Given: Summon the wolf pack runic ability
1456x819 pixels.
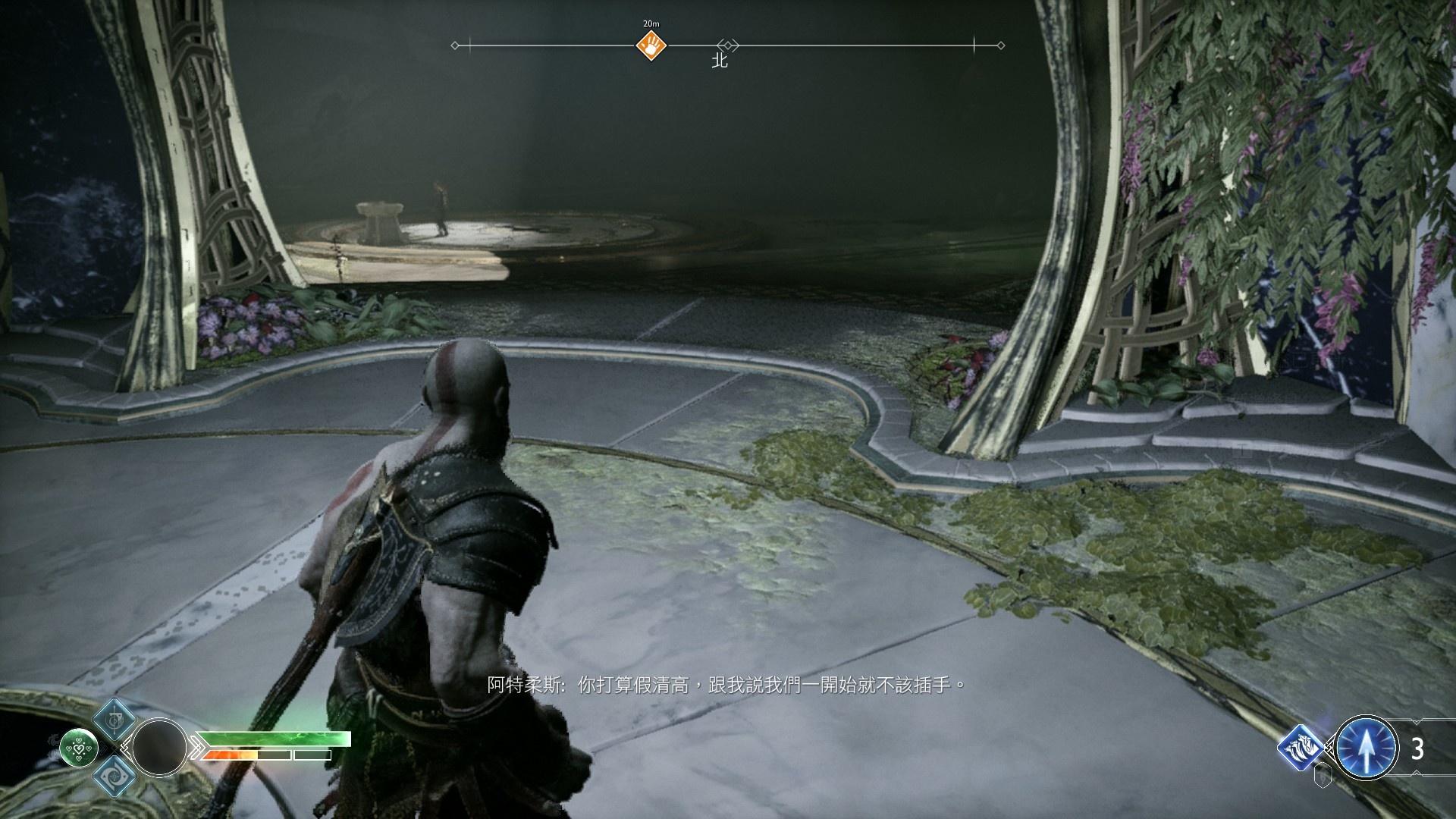Looking at the screenshot, I should coord(1301,747).
